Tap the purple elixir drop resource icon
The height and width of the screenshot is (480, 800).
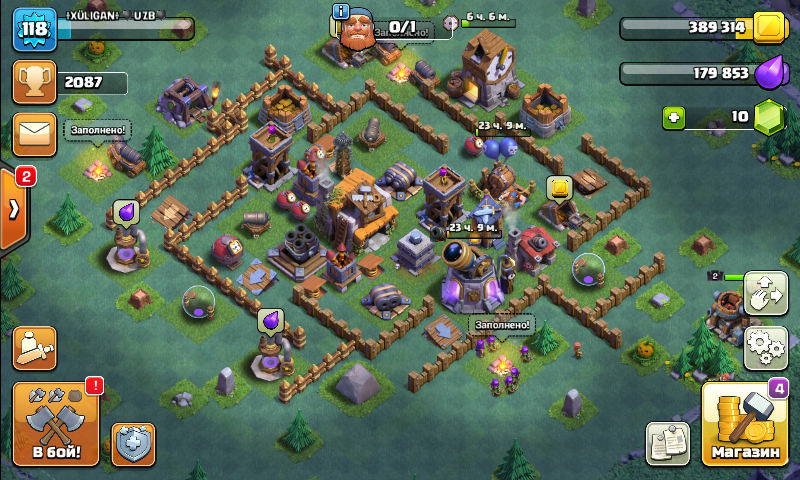tap(769, 73)
